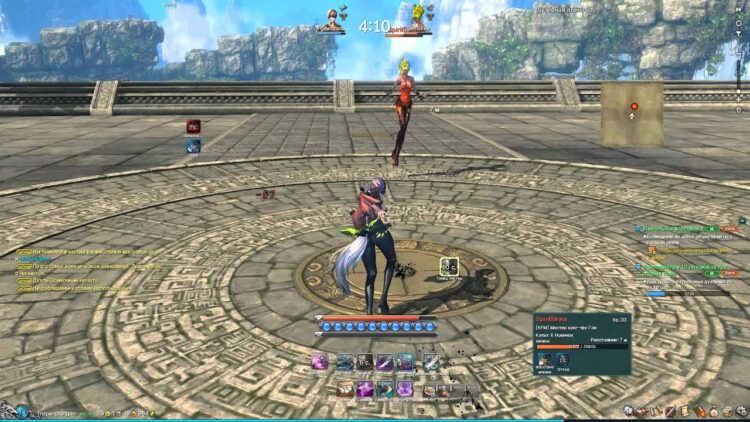Click the left fighter portrait beside the timer
The width and height of the screenshot is (750, 422).
[x=331, y=19]
